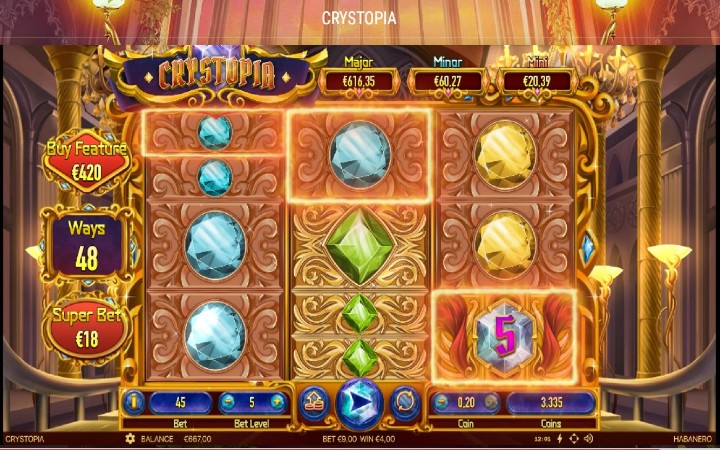The width and height of the screenshot is (720, 450).
Task: Open settings with the gear icon
Action: [x=129, y=439]
